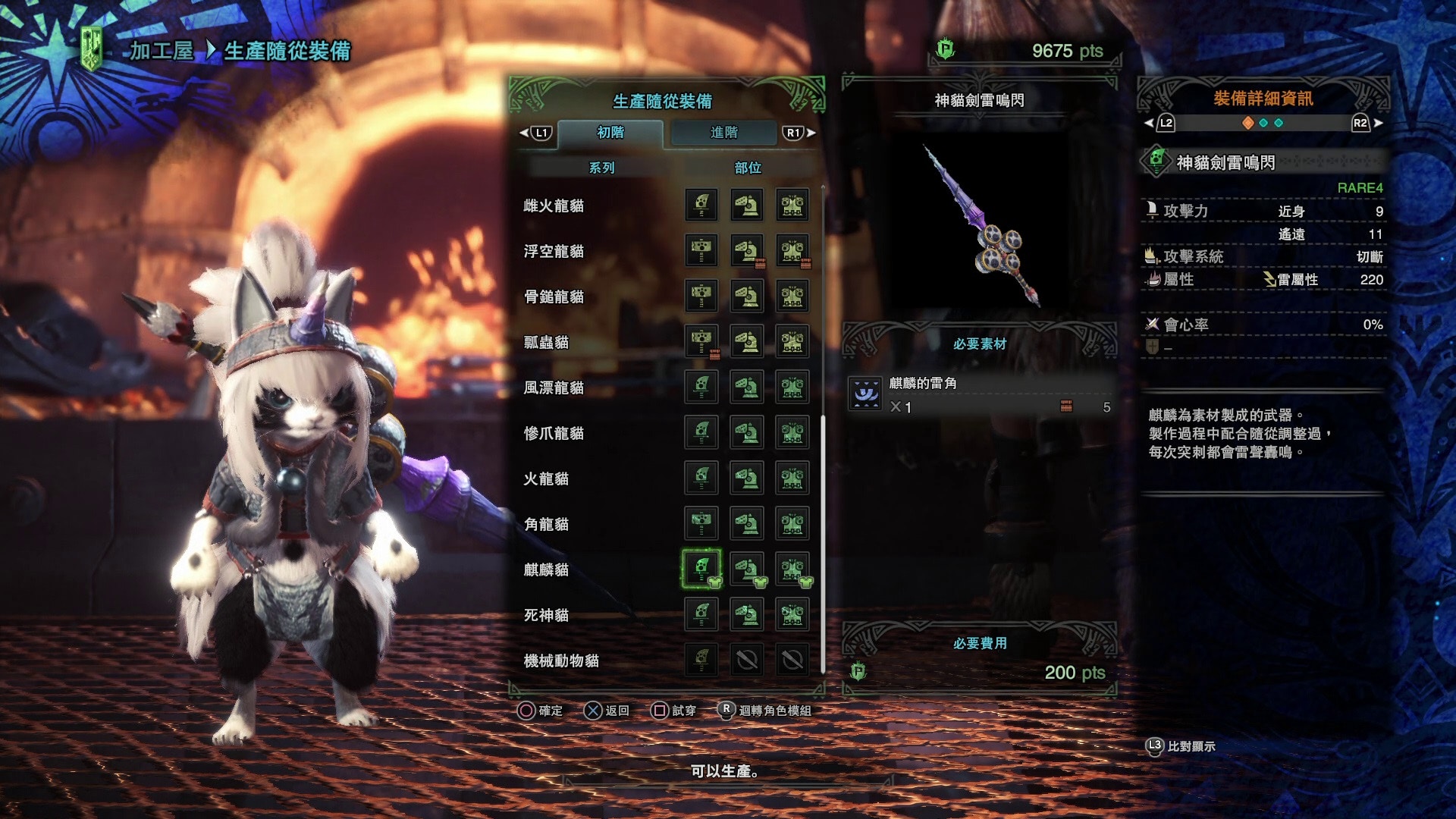The width and height of the screenshot is (1456, 819).
Task: Select the 麒麟貓 armor icon
Action: (792, 569)
